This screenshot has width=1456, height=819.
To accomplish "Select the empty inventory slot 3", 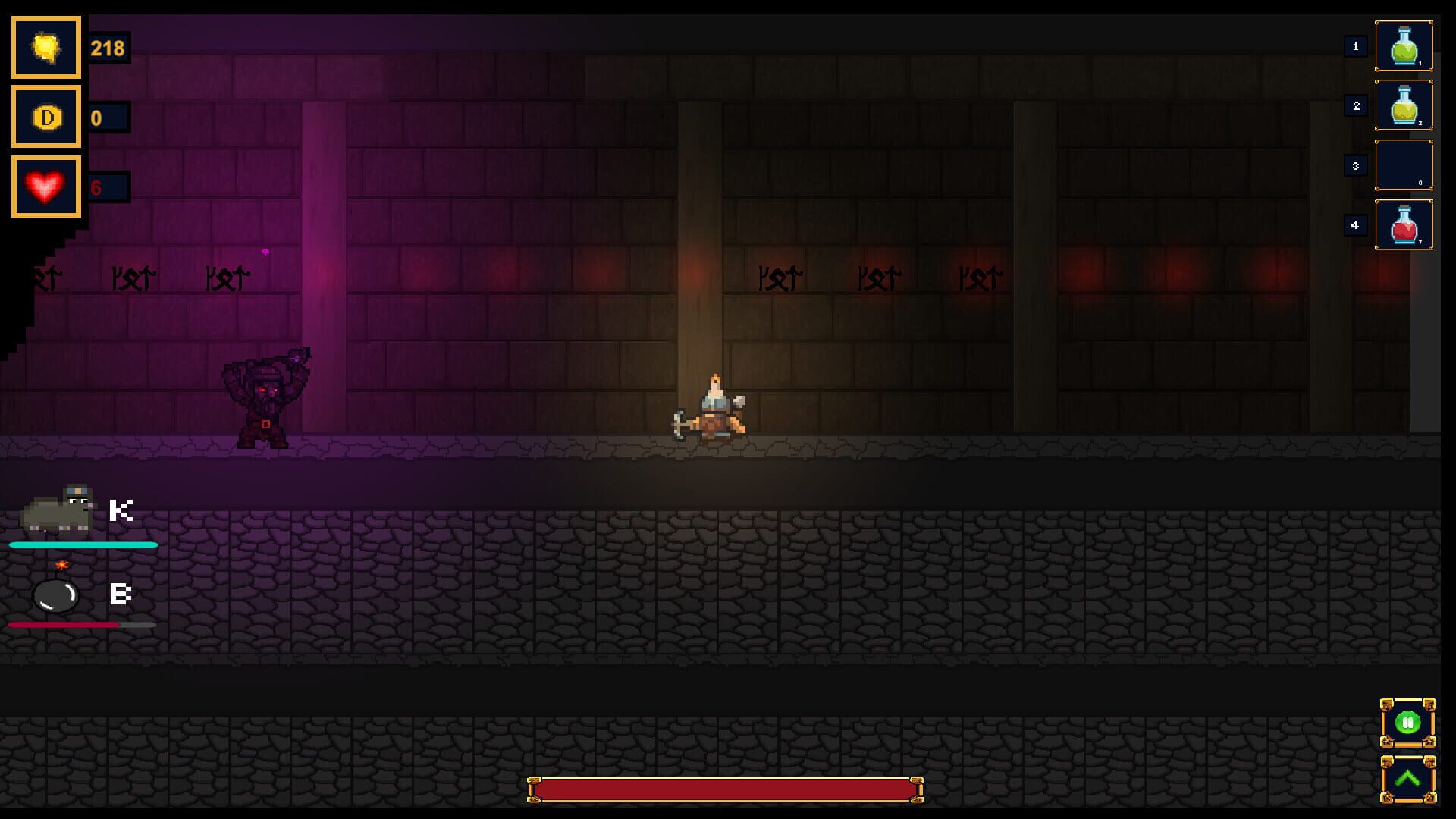I will (x=1404, y=165).
